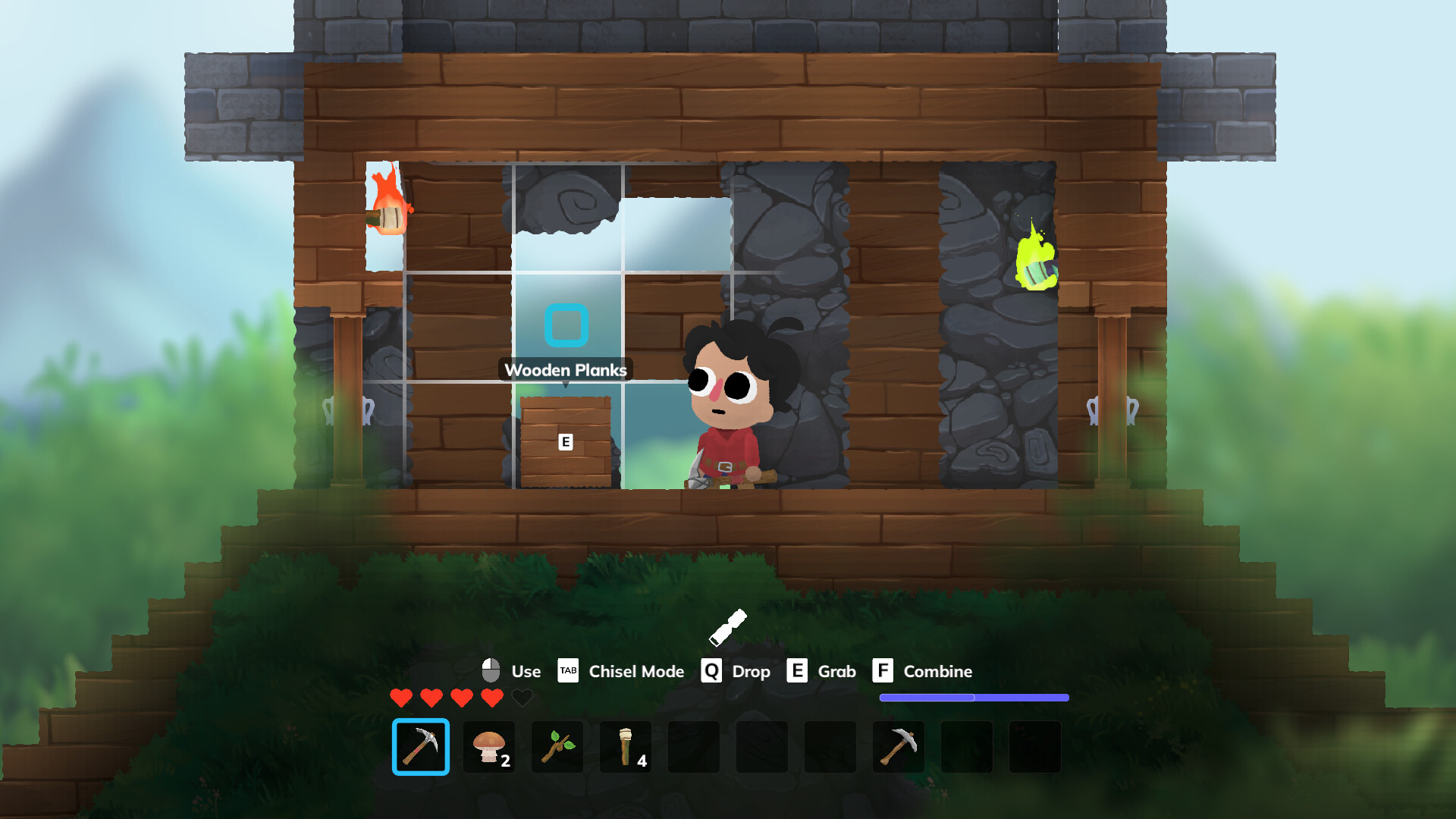The height and width of the screenshot is (819, 1456).
Task: Click the Use label
Action: 526,671
